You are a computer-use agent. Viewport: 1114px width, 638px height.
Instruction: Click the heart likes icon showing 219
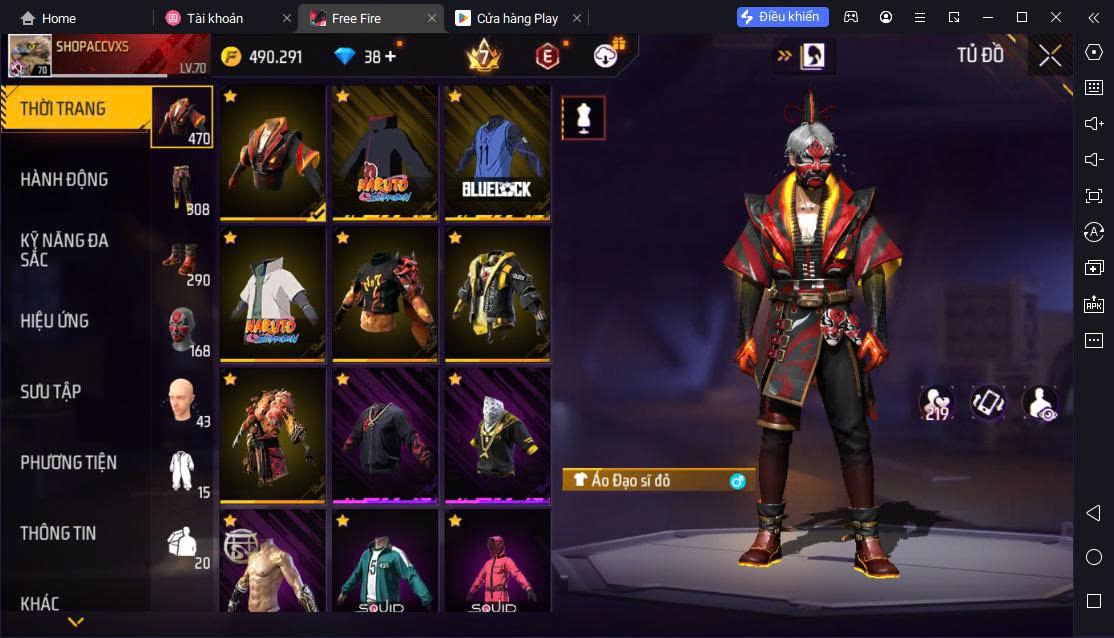click(937, 403)
